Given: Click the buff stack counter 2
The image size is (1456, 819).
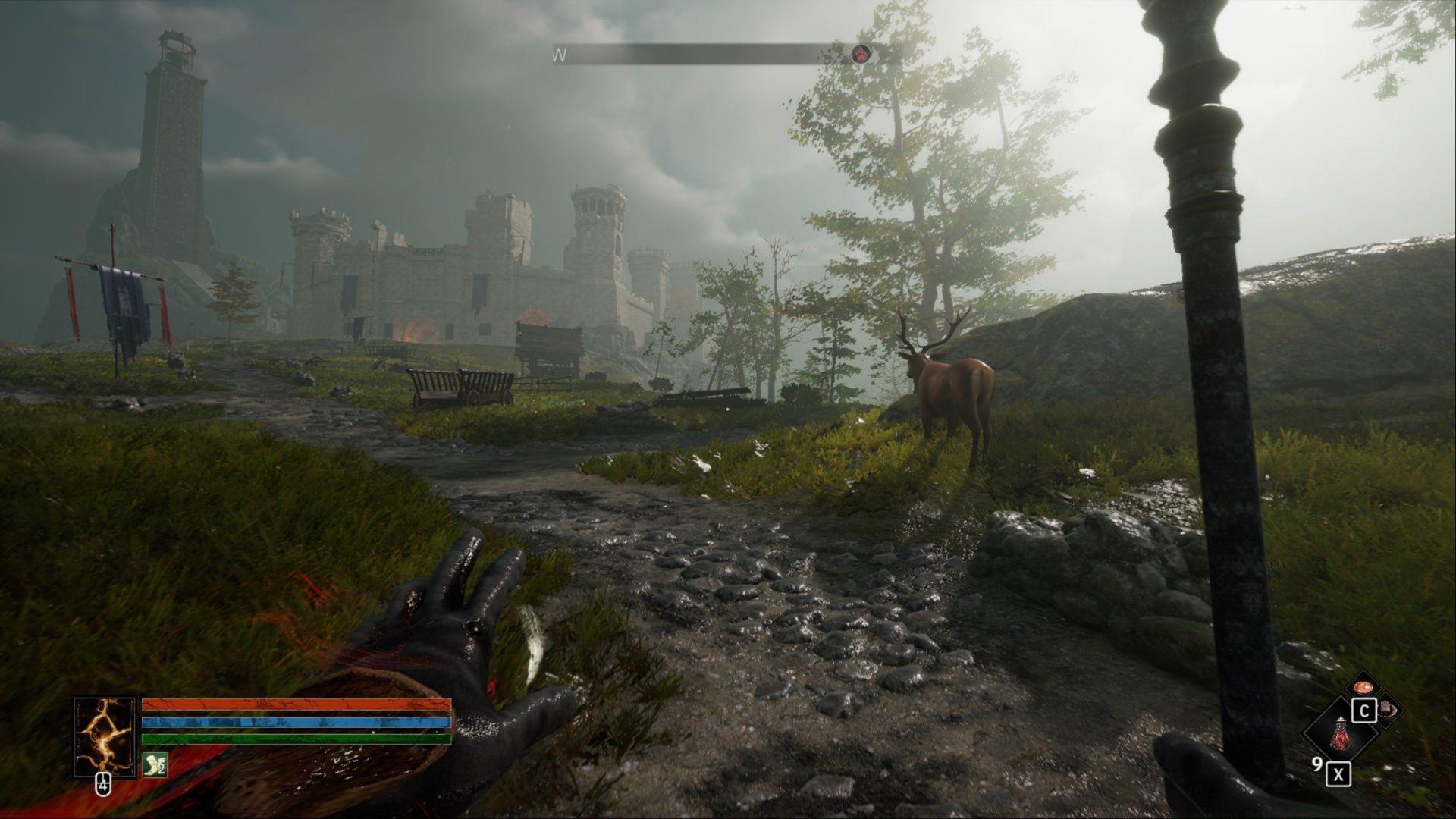Looking at the screenshot, I should tap(162, 768).
